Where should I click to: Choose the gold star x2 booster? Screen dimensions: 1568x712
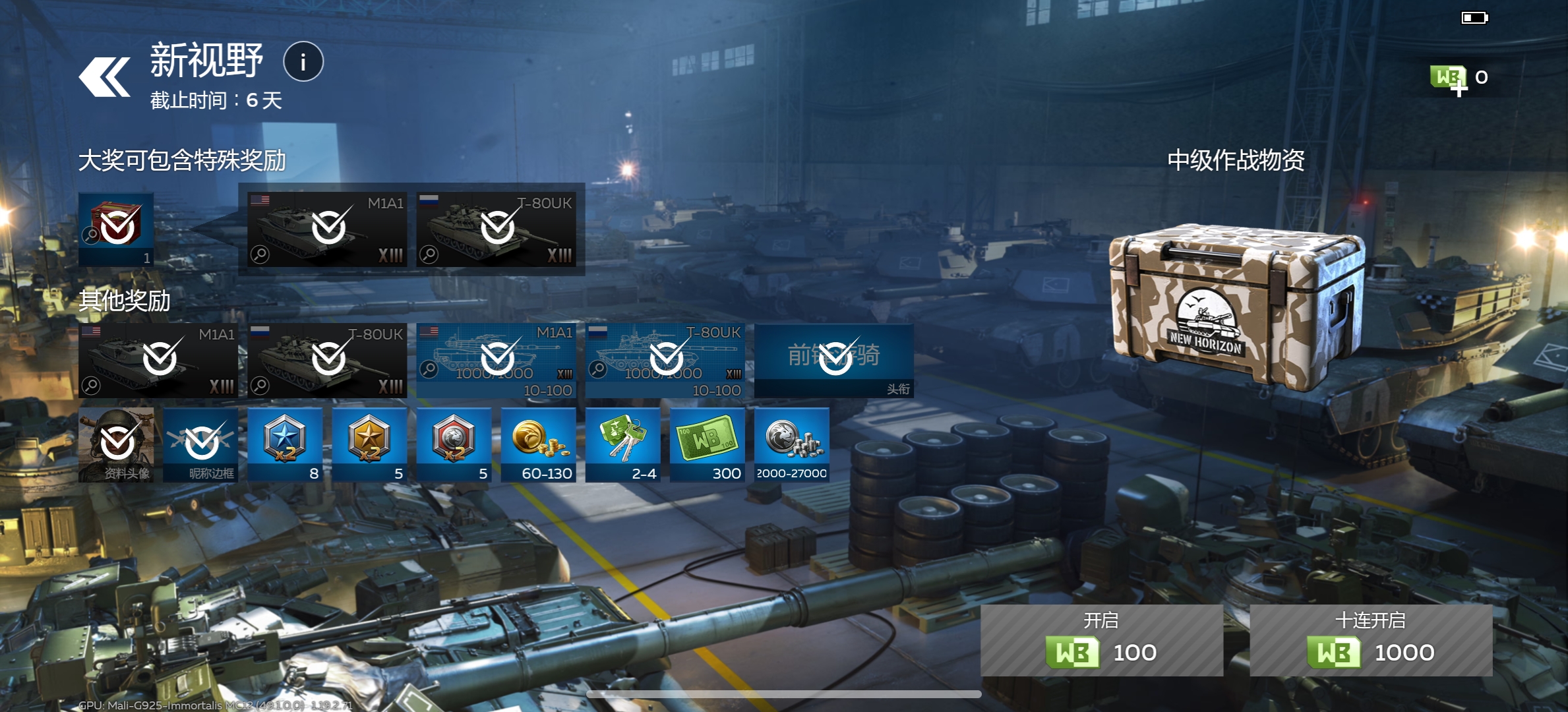(x=369, y=444)
